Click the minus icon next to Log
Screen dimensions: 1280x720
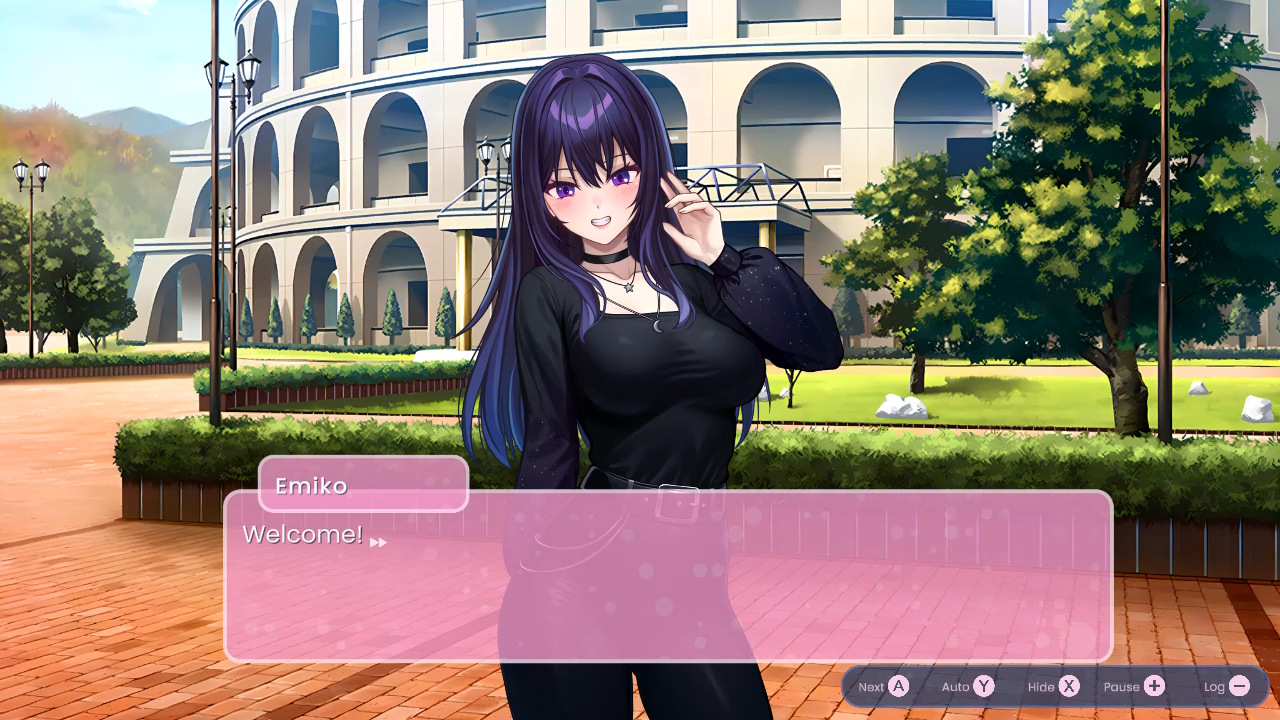pyautogui.click(x=1240, y=687)
